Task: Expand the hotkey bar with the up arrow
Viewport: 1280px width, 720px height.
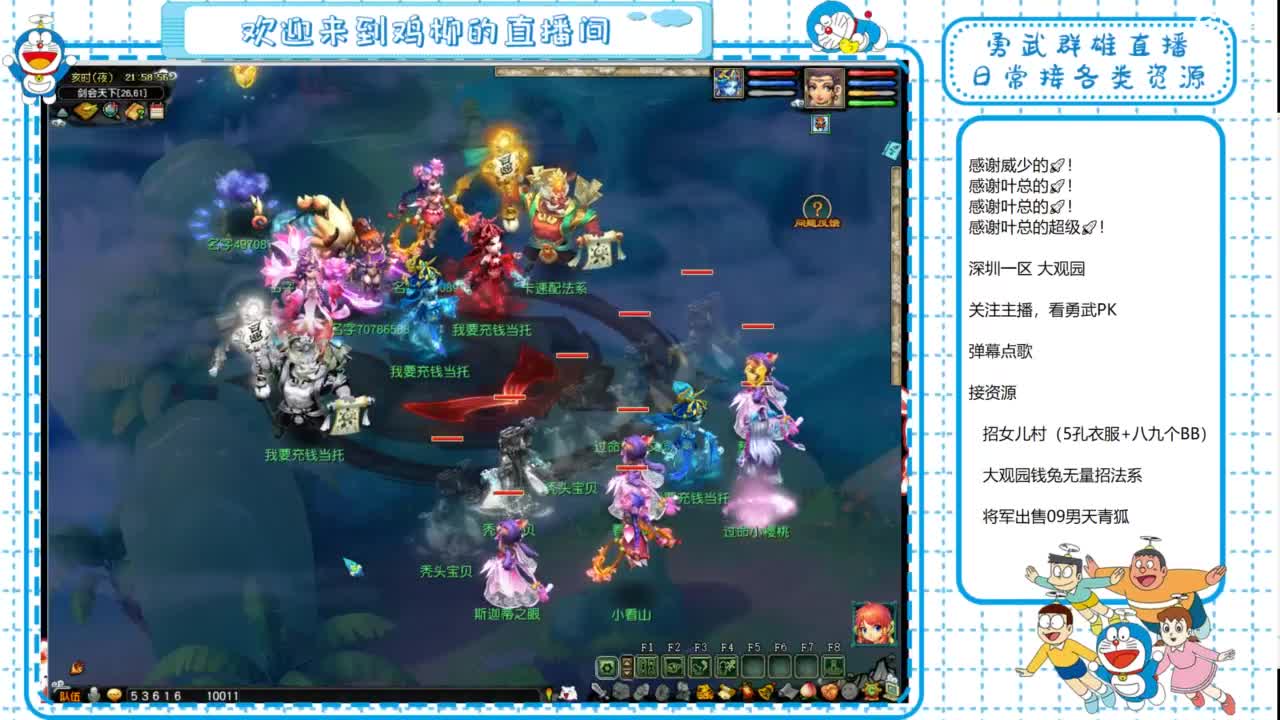Action: tap(627, 661)
